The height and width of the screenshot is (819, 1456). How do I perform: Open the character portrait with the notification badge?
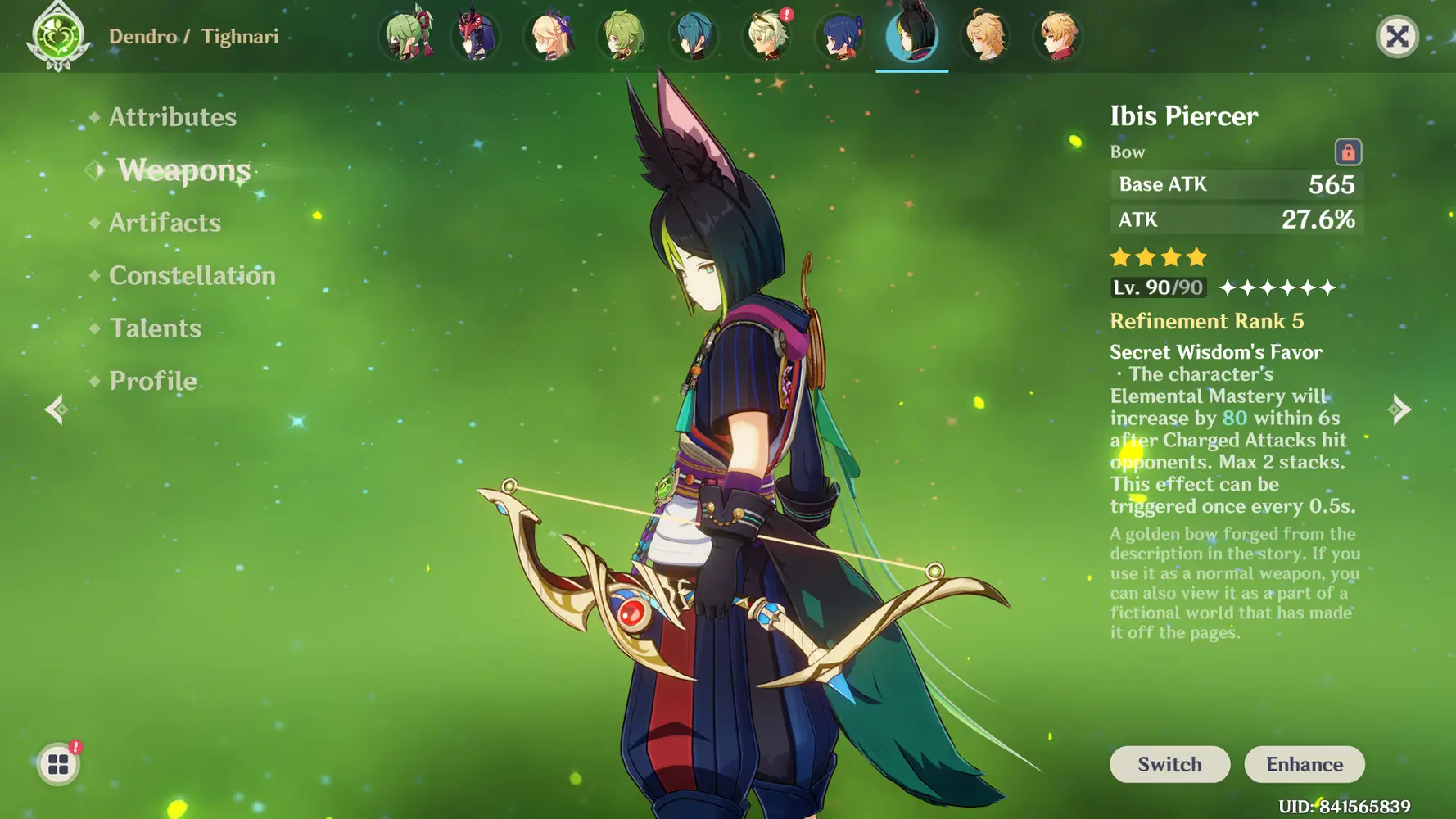pyautogui.click(x=767, y=36)
